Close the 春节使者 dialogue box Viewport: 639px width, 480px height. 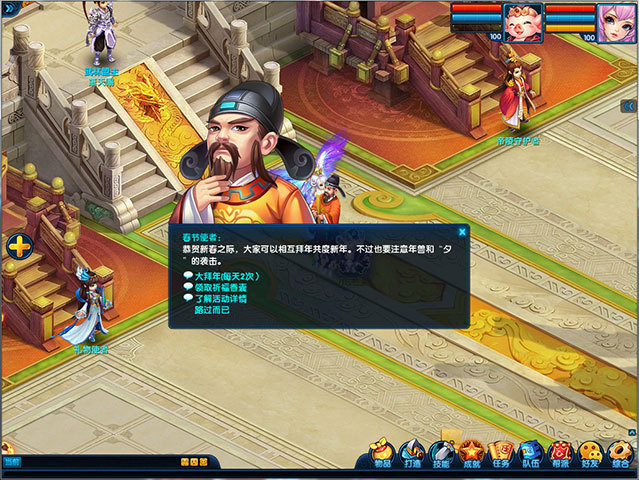tap(463, 231)
